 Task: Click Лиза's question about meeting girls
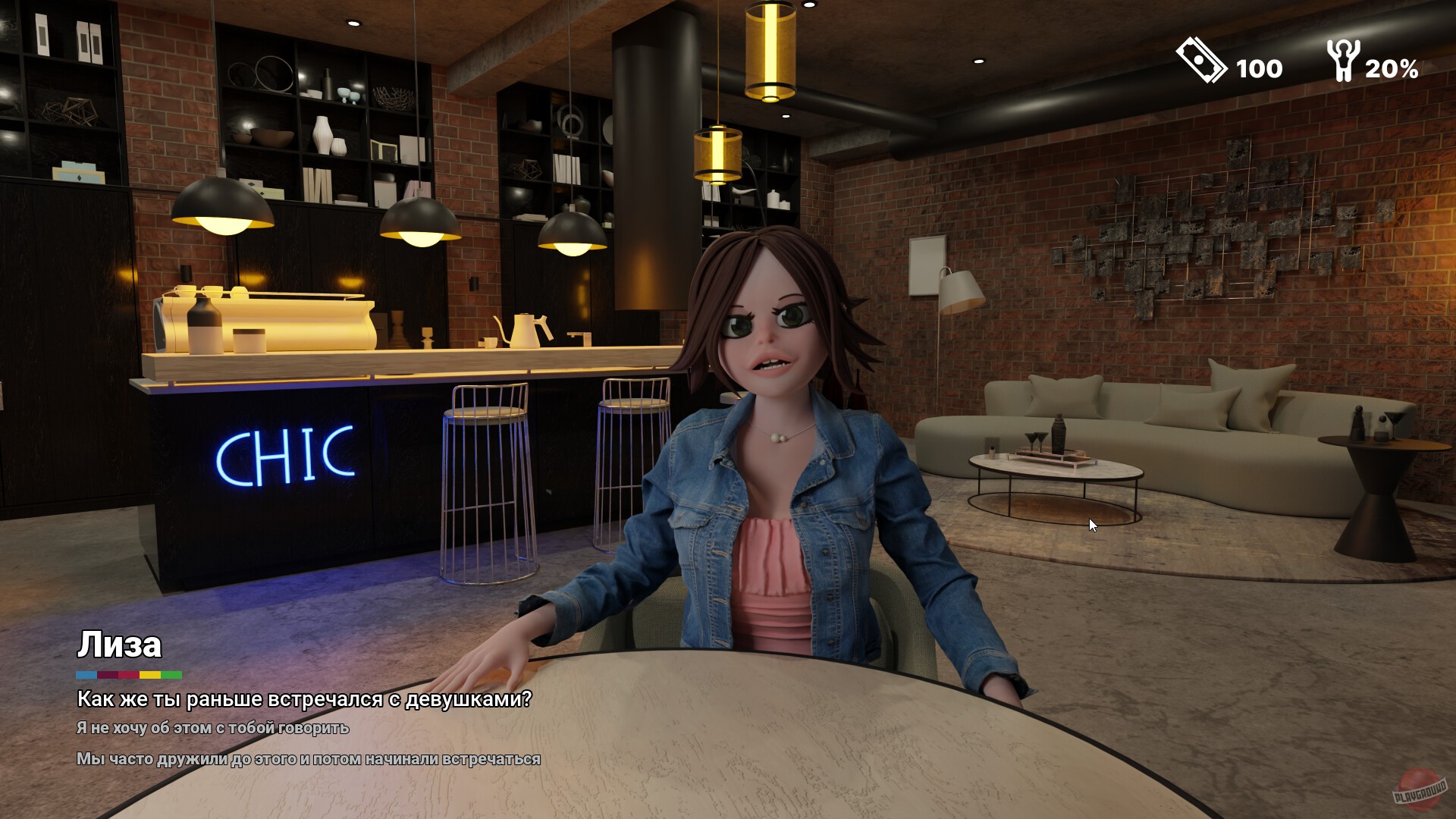(x=303, y=701)
